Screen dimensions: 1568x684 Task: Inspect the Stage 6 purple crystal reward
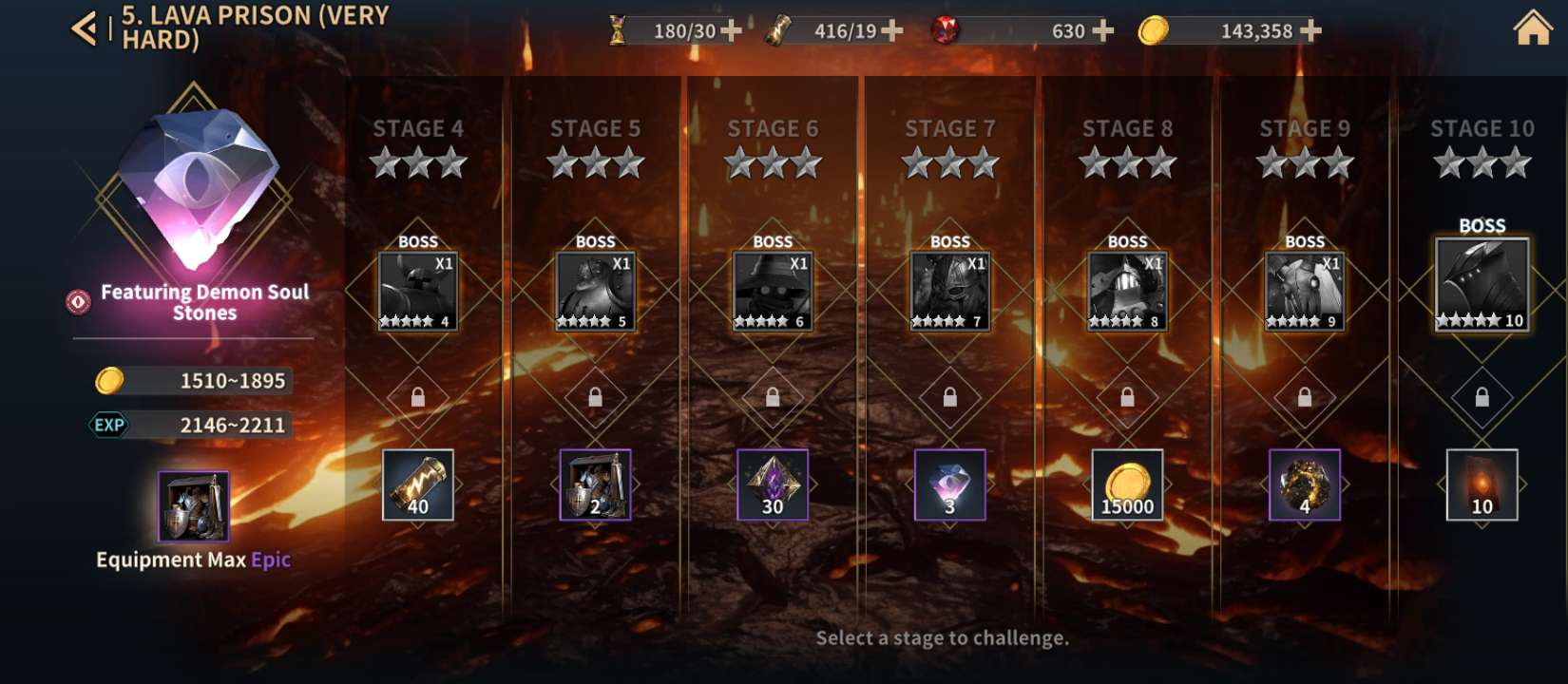773,484
